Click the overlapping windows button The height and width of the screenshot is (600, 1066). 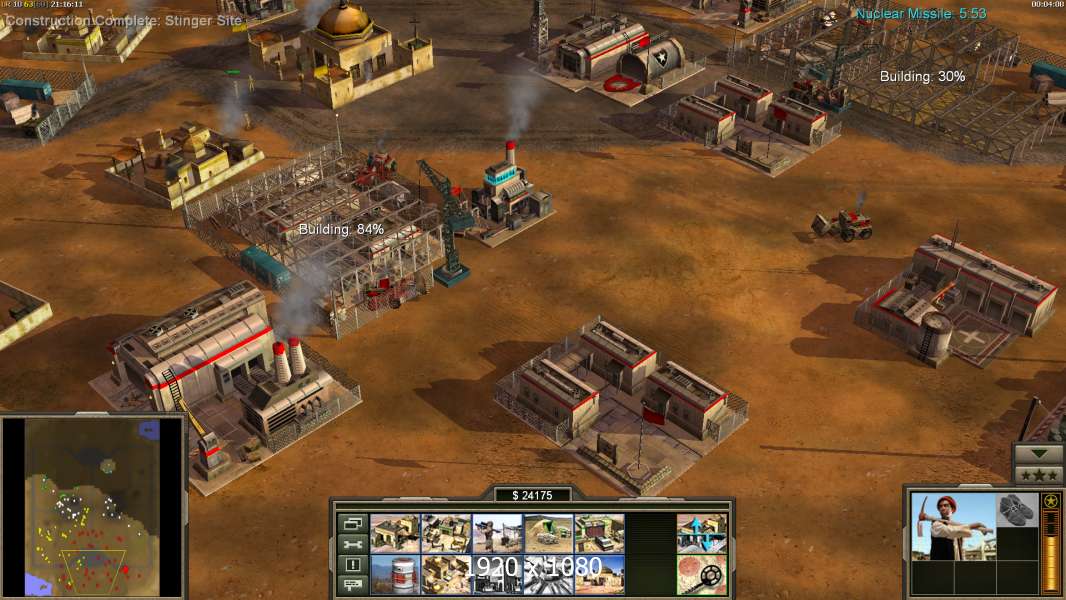[353, 523]
